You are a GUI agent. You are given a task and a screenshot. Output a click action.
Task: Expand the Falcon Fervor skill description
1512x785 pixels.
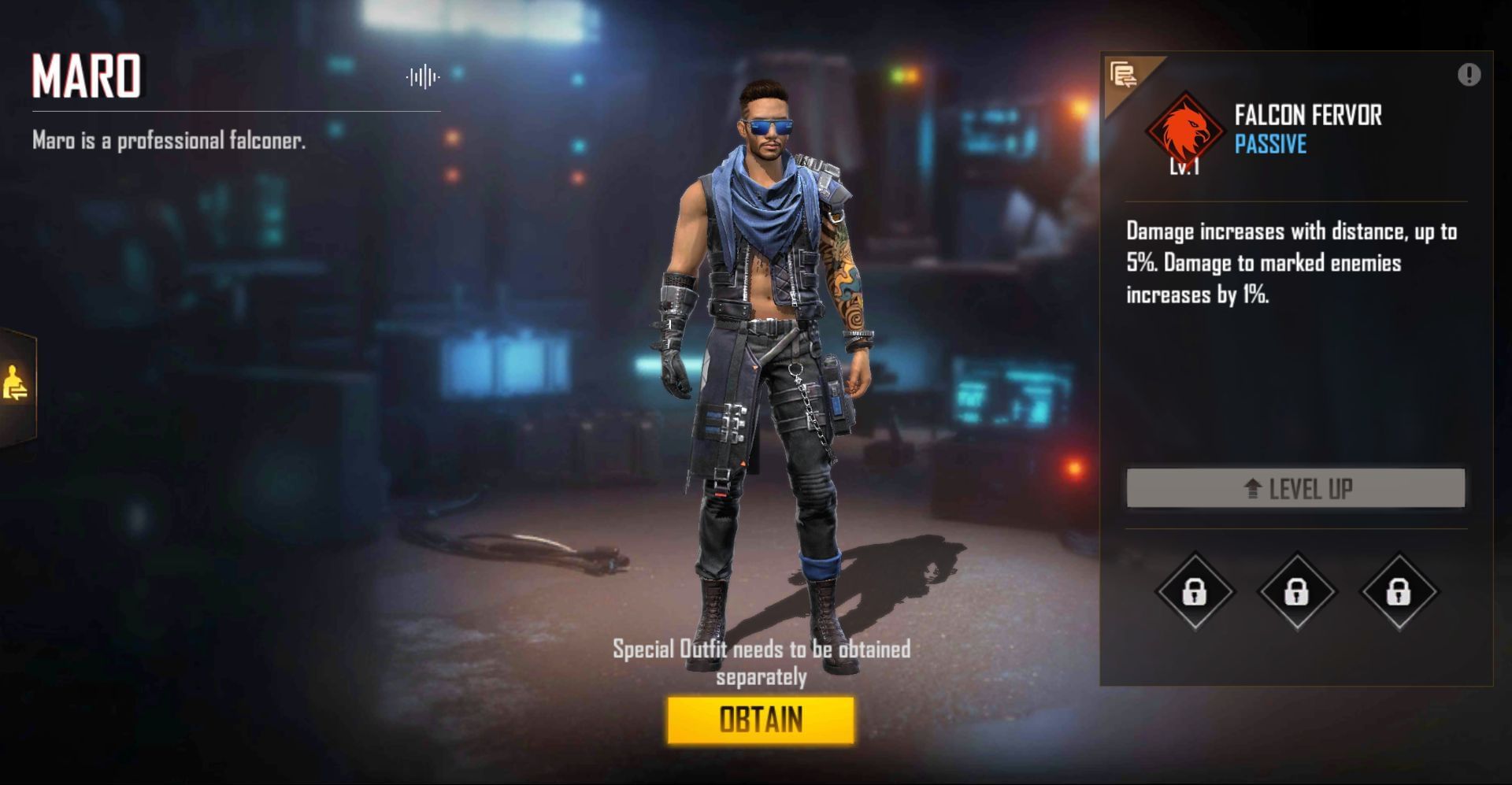(1291, 262)
